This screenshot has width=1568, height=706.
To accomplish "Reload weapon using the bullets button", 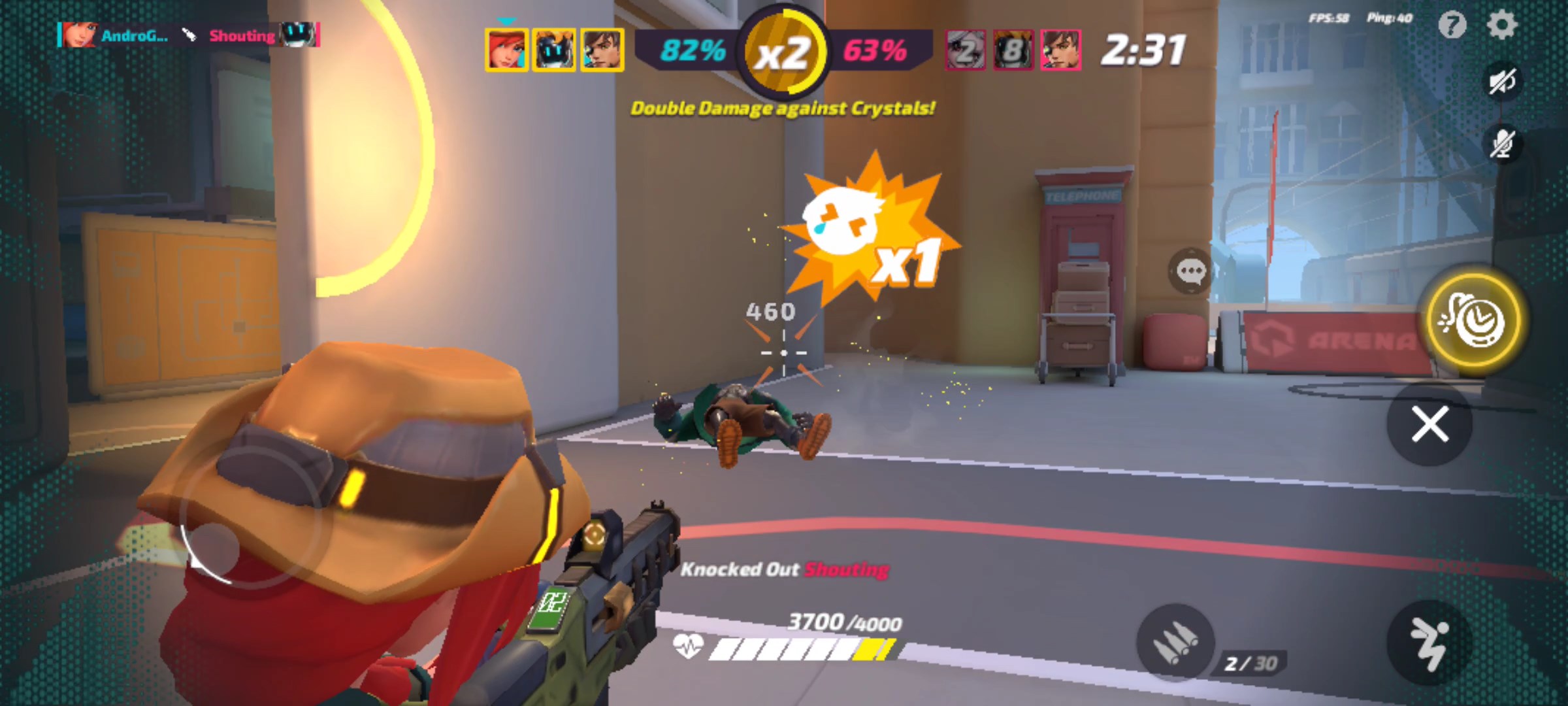I will click(1175, 642).
